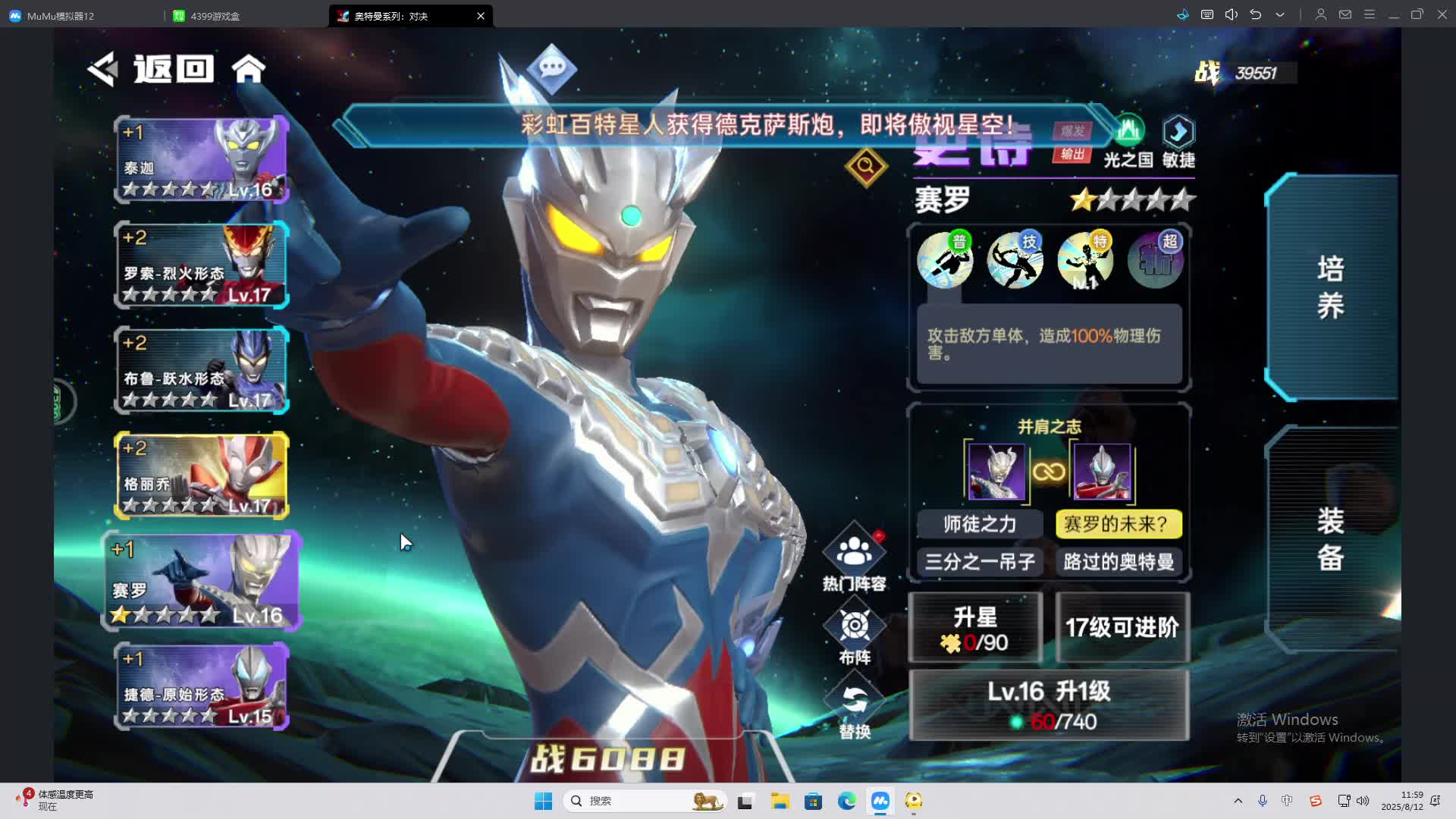
Task: Pick the 格丽乔 hero card
Action: pyautogui.click(x=202, y=475)
